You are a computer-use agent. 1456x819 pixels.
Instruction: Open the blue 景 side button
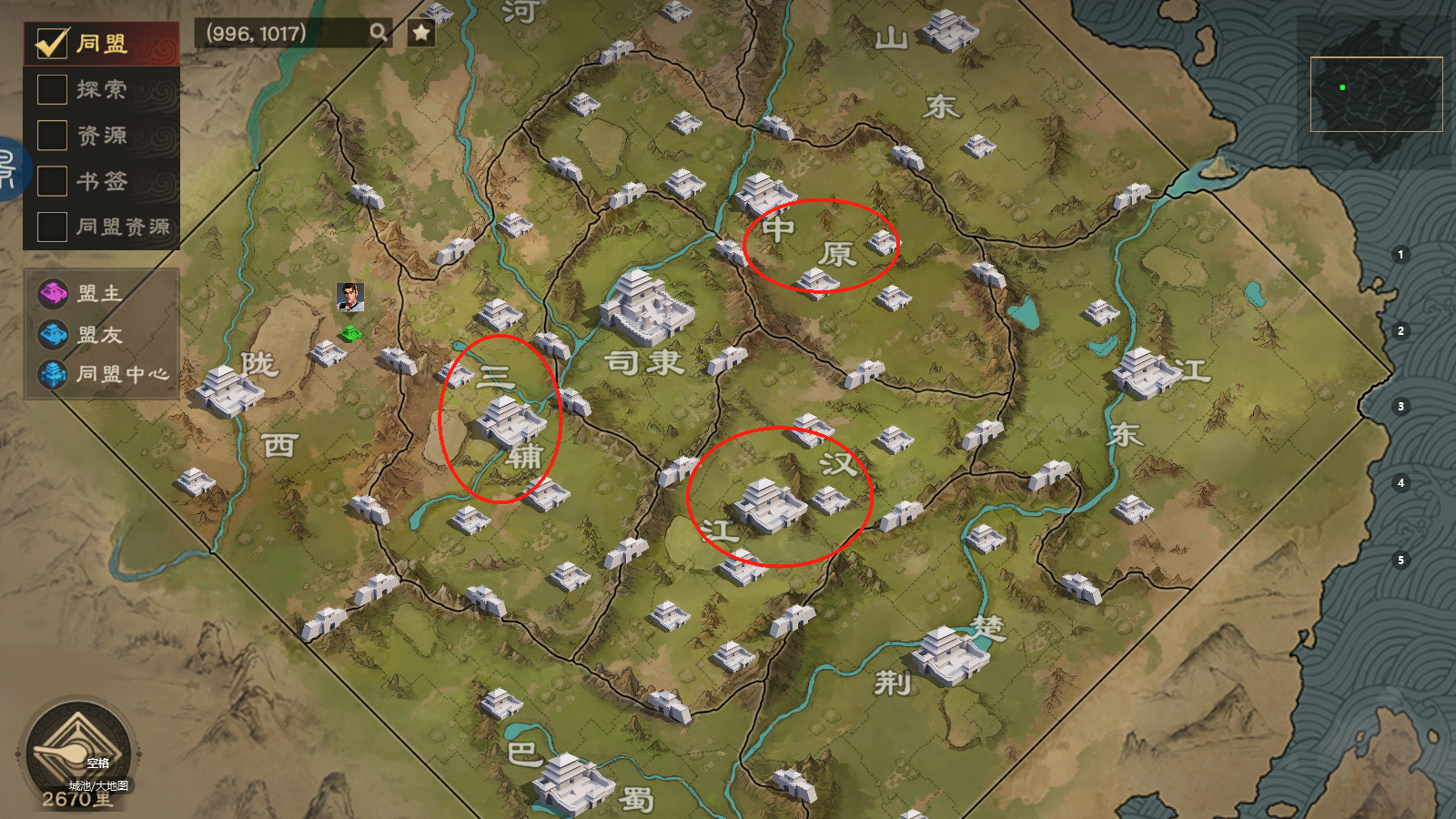coord(9,168)
